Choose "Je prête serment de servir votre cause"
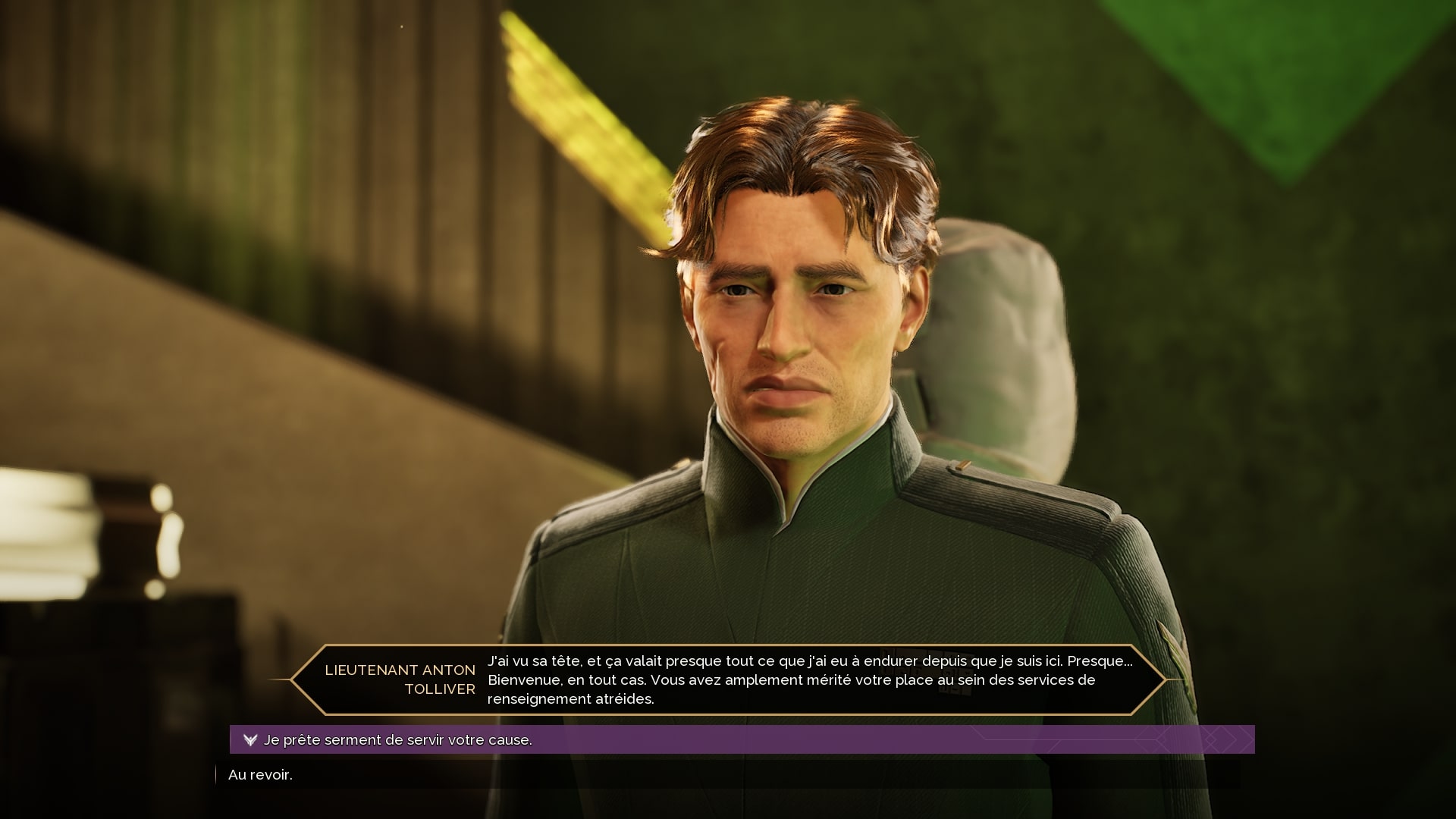Screen dimensions: 1456x819 (398, 739)
